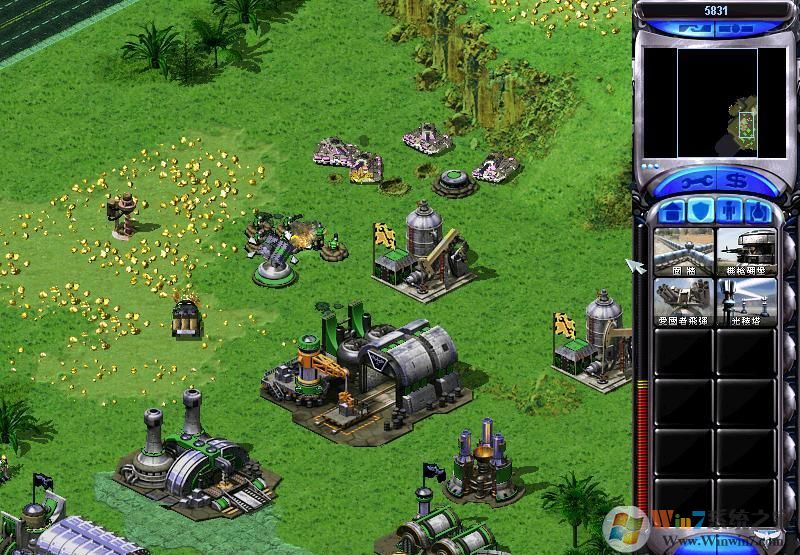Activate the wrench repair button

coord(696,183)
